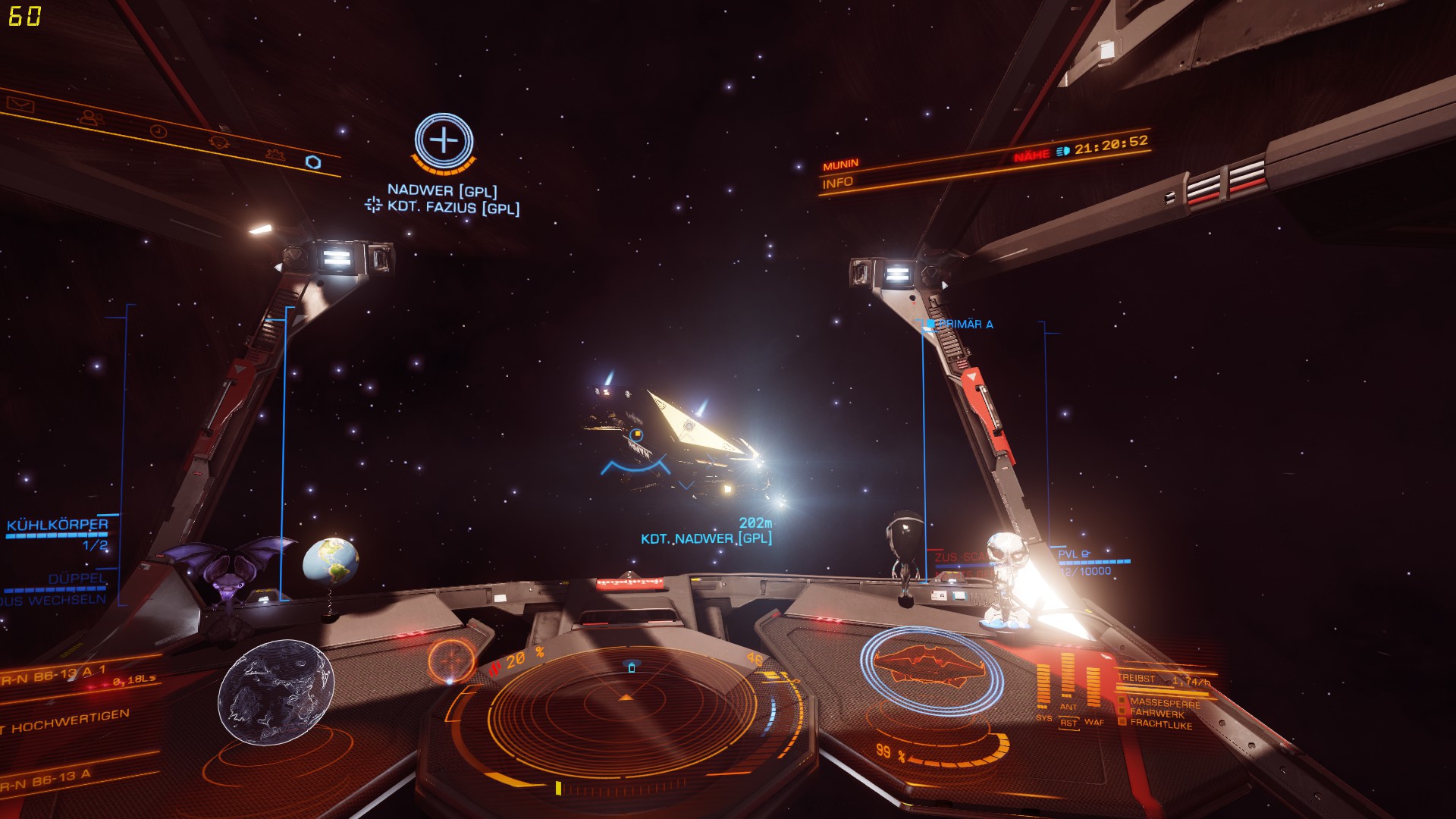Select wing member NADWER [GPL]
The width and height of the screenshot is (1456, 819).
point(442,190)
